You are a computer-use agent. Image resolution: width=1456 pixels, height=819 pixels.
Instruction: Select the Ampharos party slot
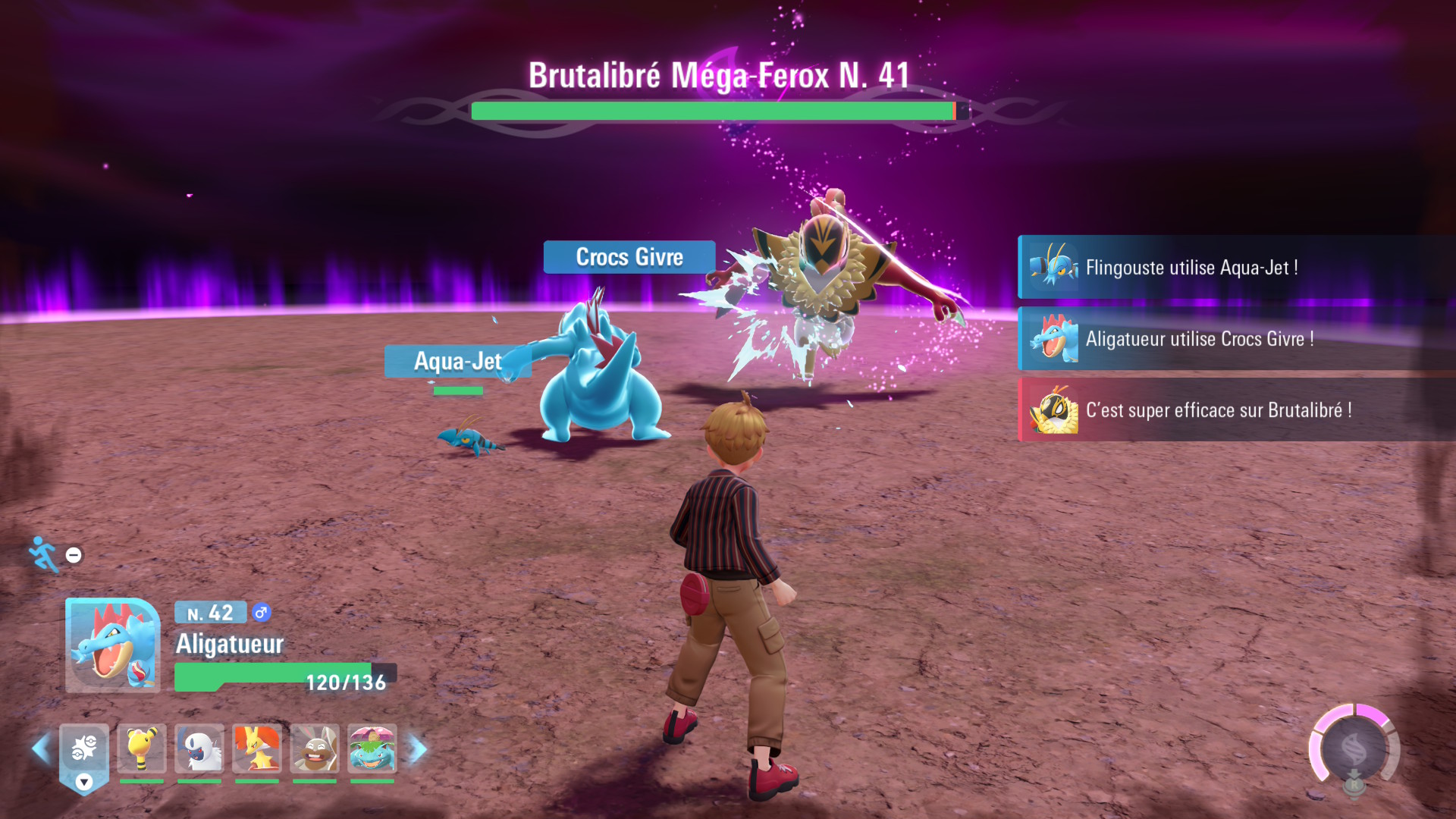coord(142,748)
